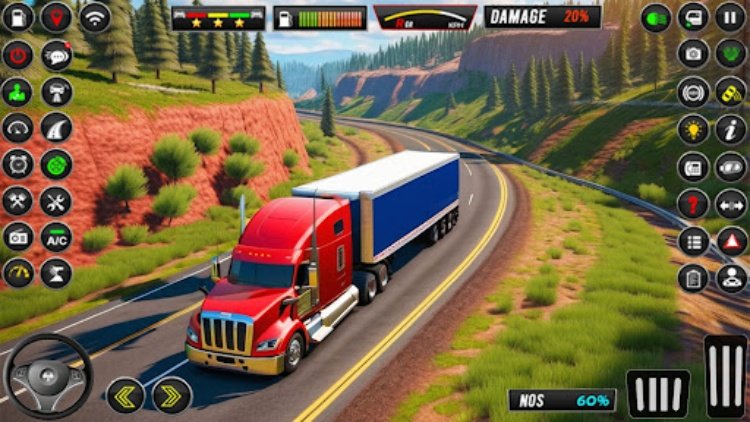Image resolution: width=750 pixels, height=422 pixels.
Task: Switch on the radio icon
Action: coord(17,237)
